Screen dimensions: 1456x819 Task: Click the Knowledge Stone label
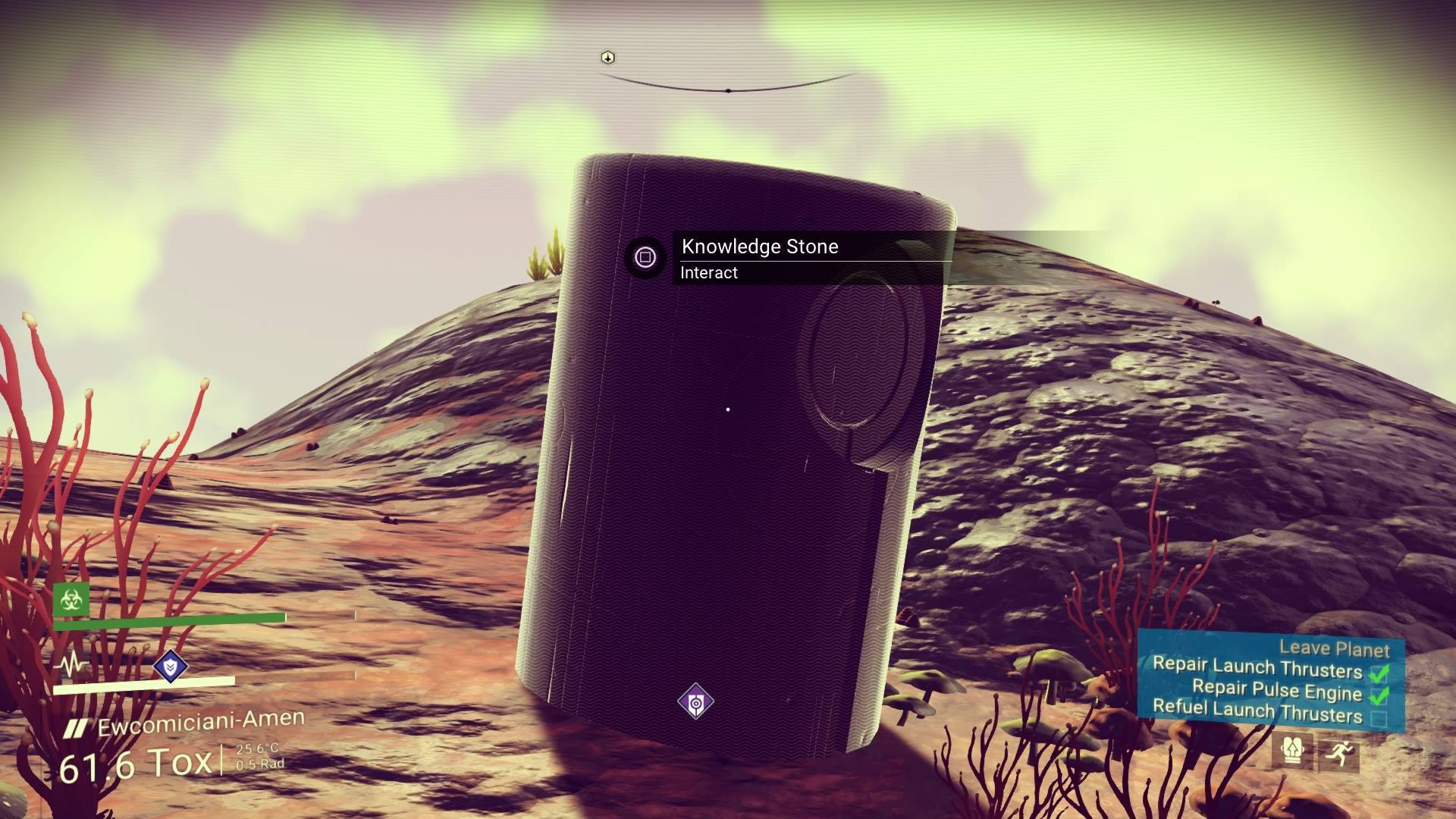point(760,246)
